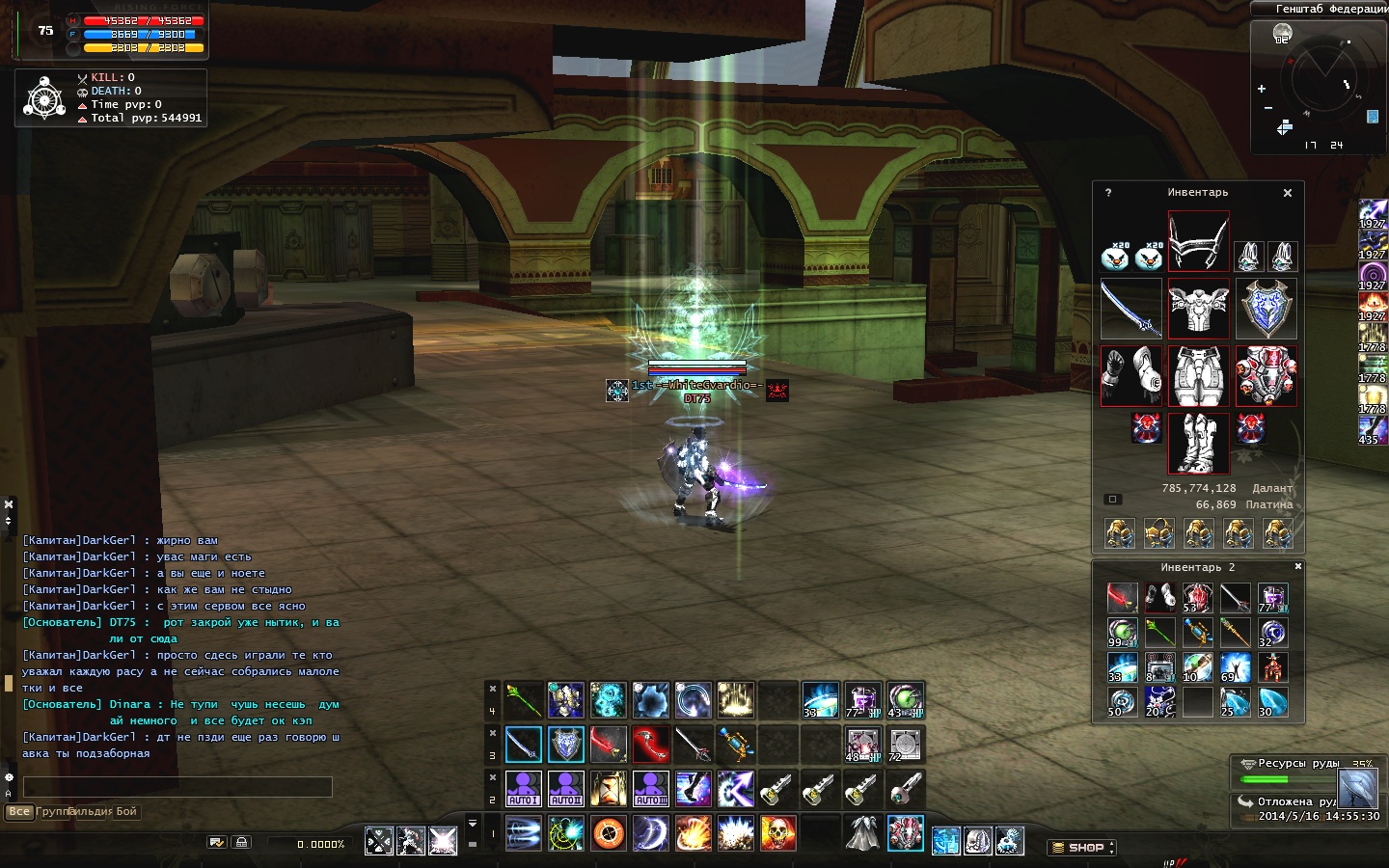Use the AUTO I hotbar skill
The width and height of the screenshot is (1389, 868).
pos(523,789)
